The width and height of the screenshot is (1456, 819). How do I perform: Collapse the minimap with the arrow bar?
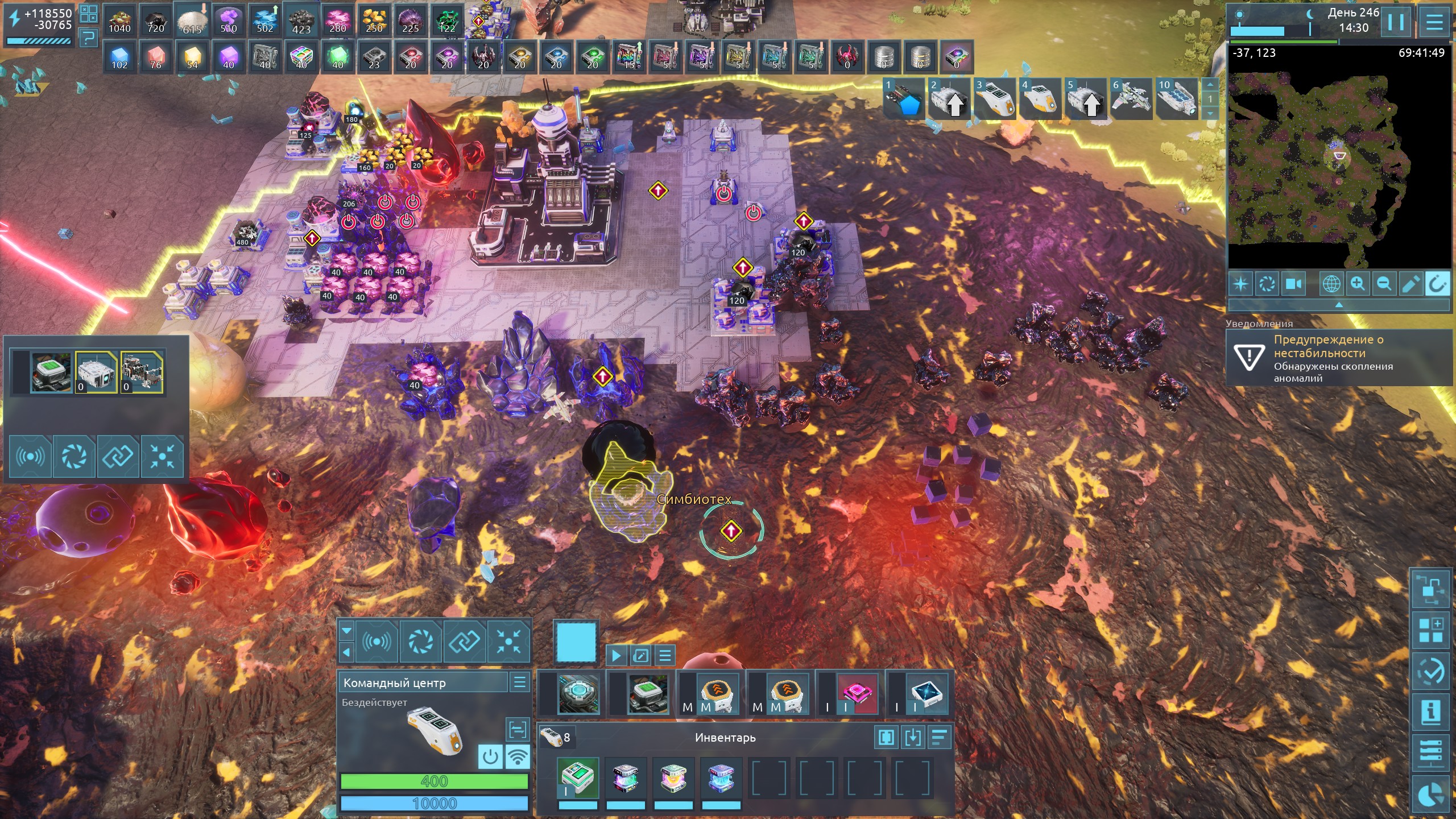[1339, 305]
